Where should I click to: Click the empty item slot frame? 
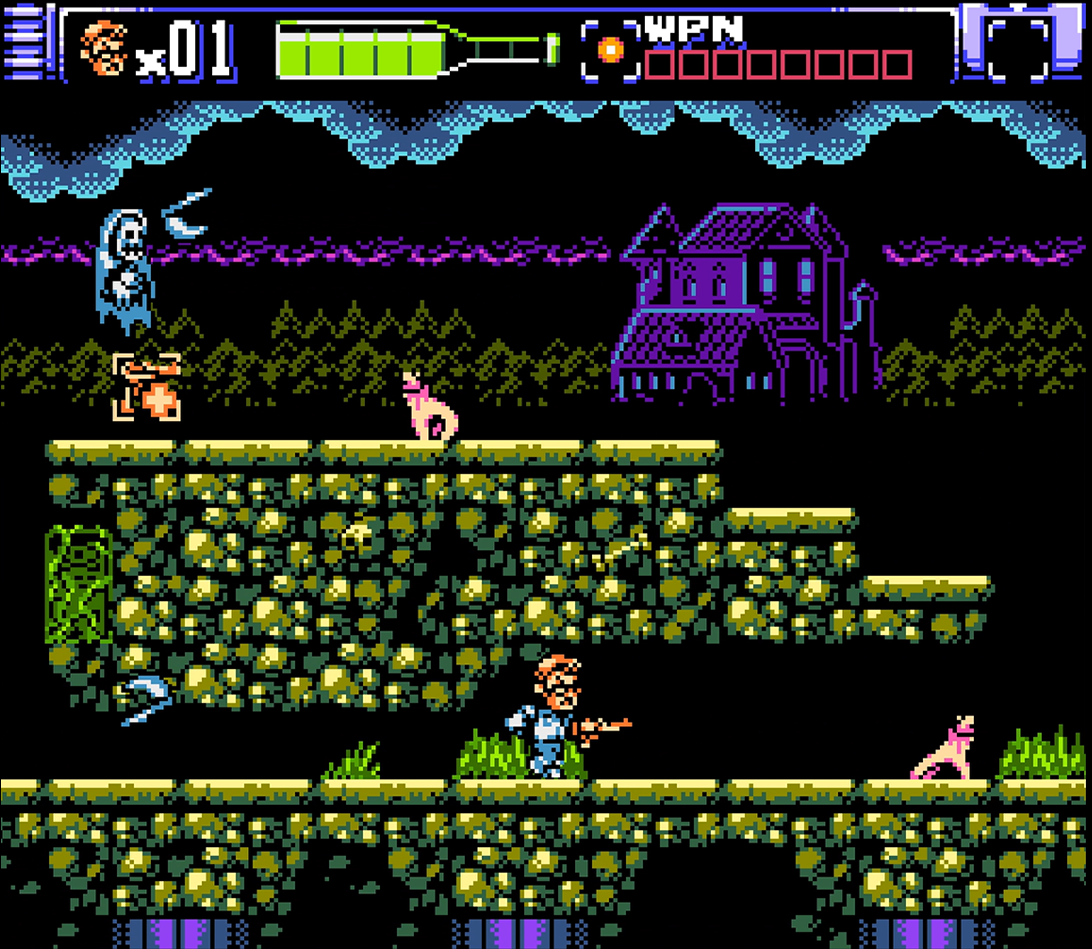(x=1017, y=47)
